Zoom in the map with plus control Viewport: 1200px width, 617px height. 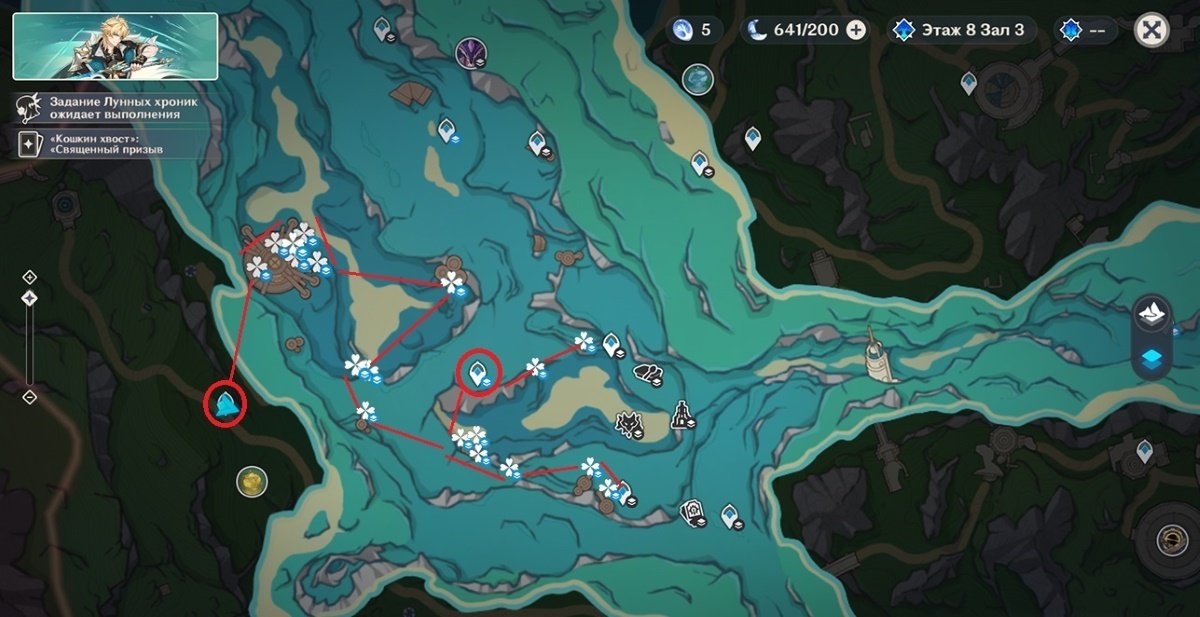click(x=29, y=277)
